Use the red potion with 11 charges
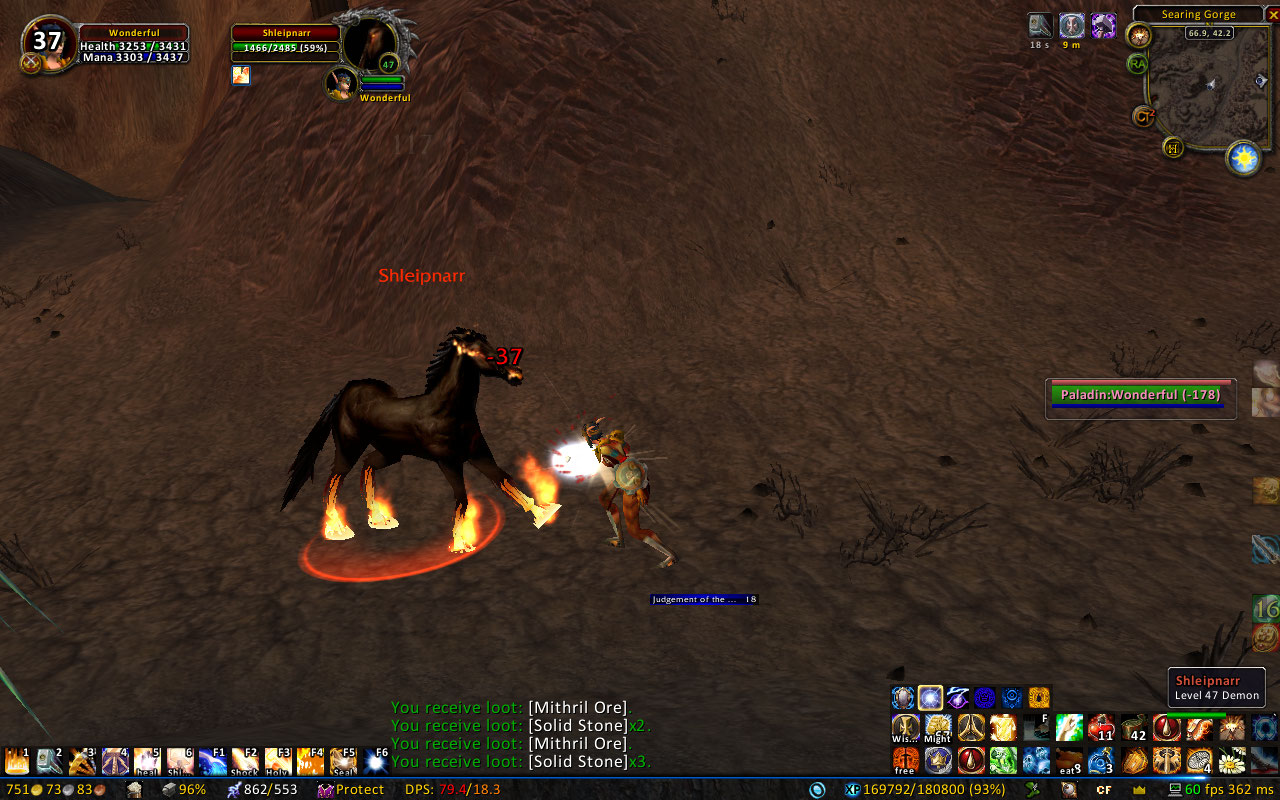Screen dimensions: 1280x800 click(1101, 727)
